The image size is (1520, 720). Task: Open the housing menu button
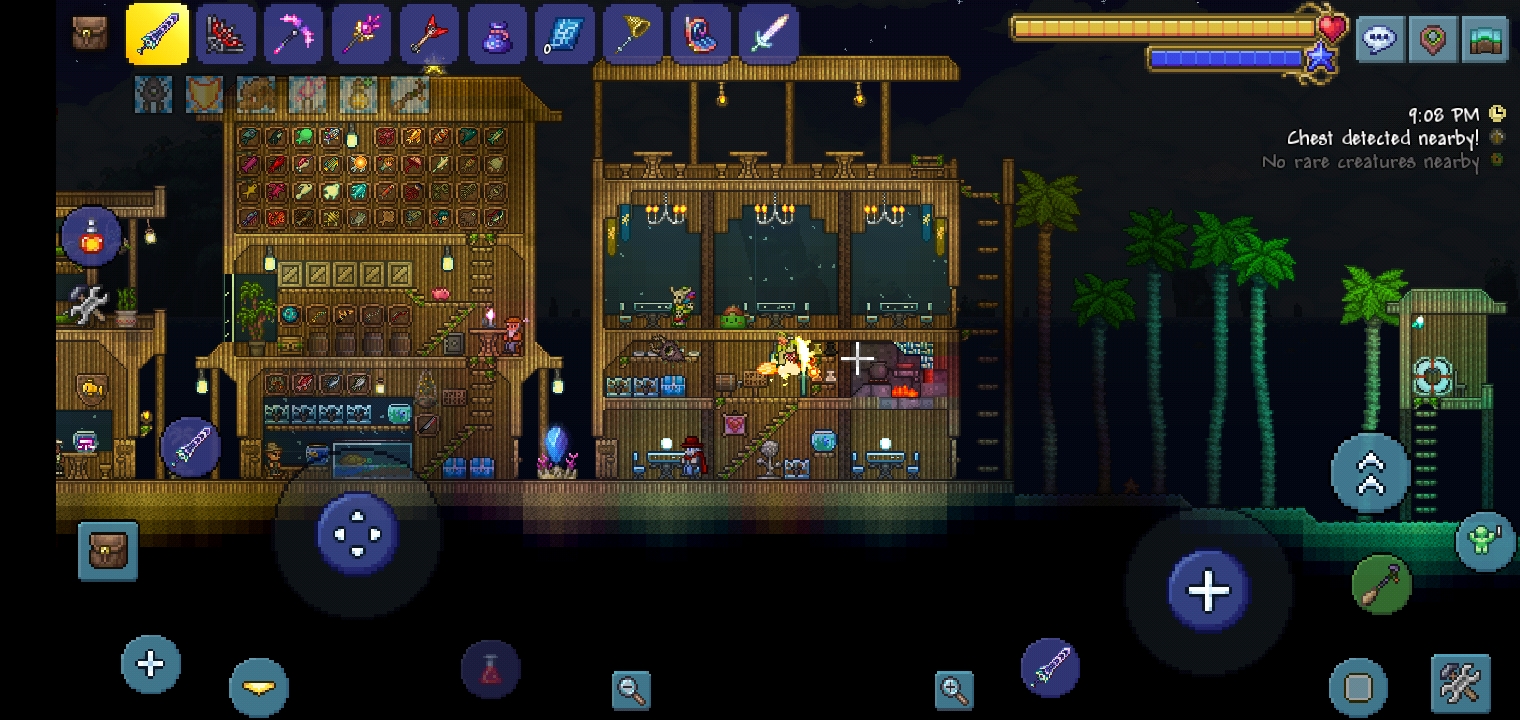tap(1486, 39)
